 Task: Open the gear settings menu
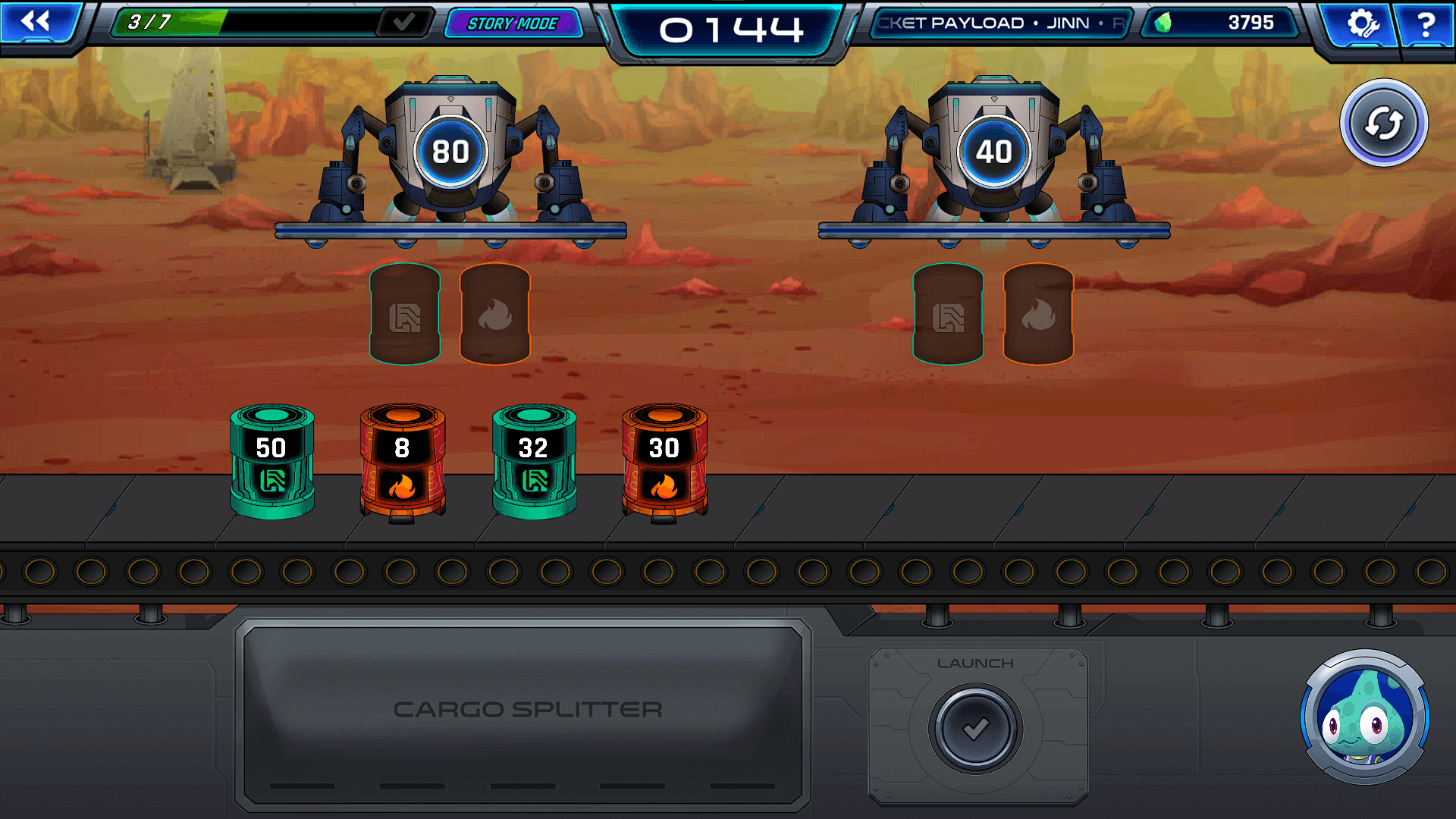[1361, 24]
